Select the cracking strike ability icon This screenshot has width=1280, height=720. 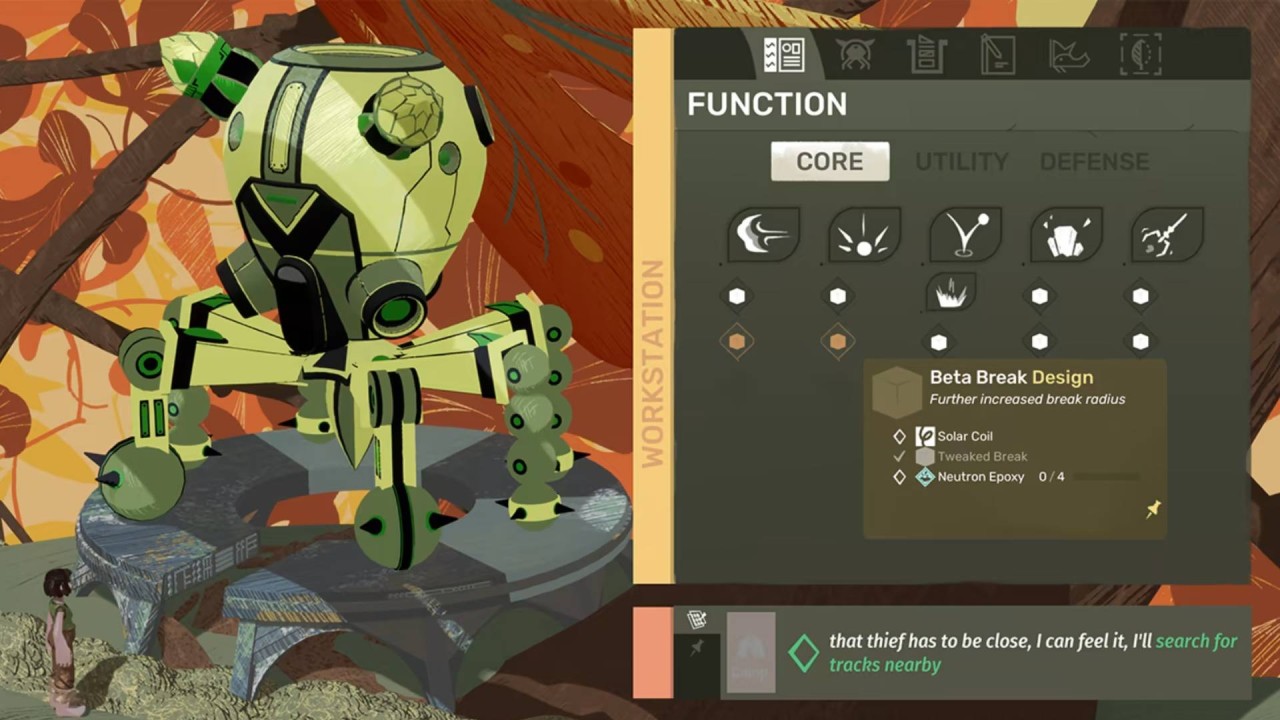point(1167,235)
